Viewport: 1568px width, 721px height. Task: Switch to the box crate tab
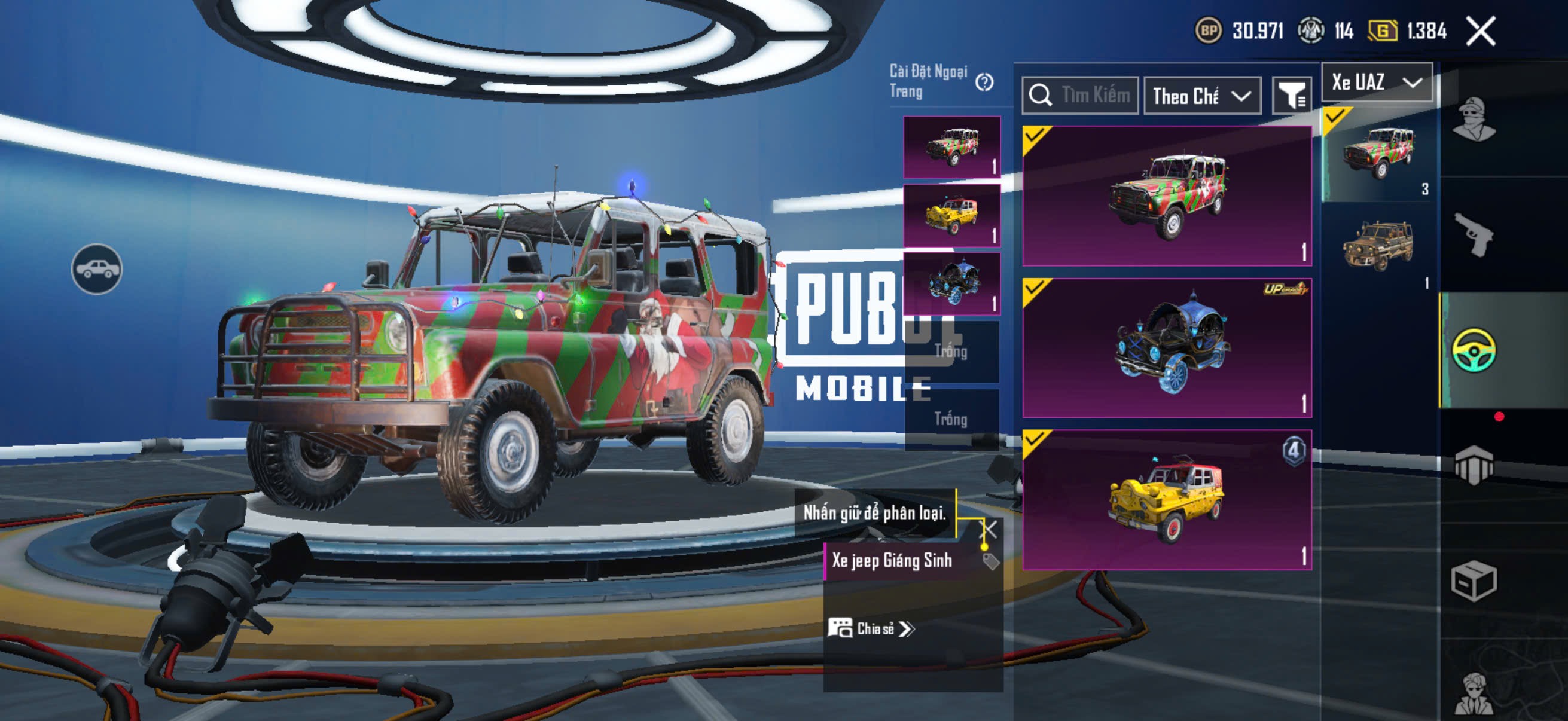tap(1473, 581)
